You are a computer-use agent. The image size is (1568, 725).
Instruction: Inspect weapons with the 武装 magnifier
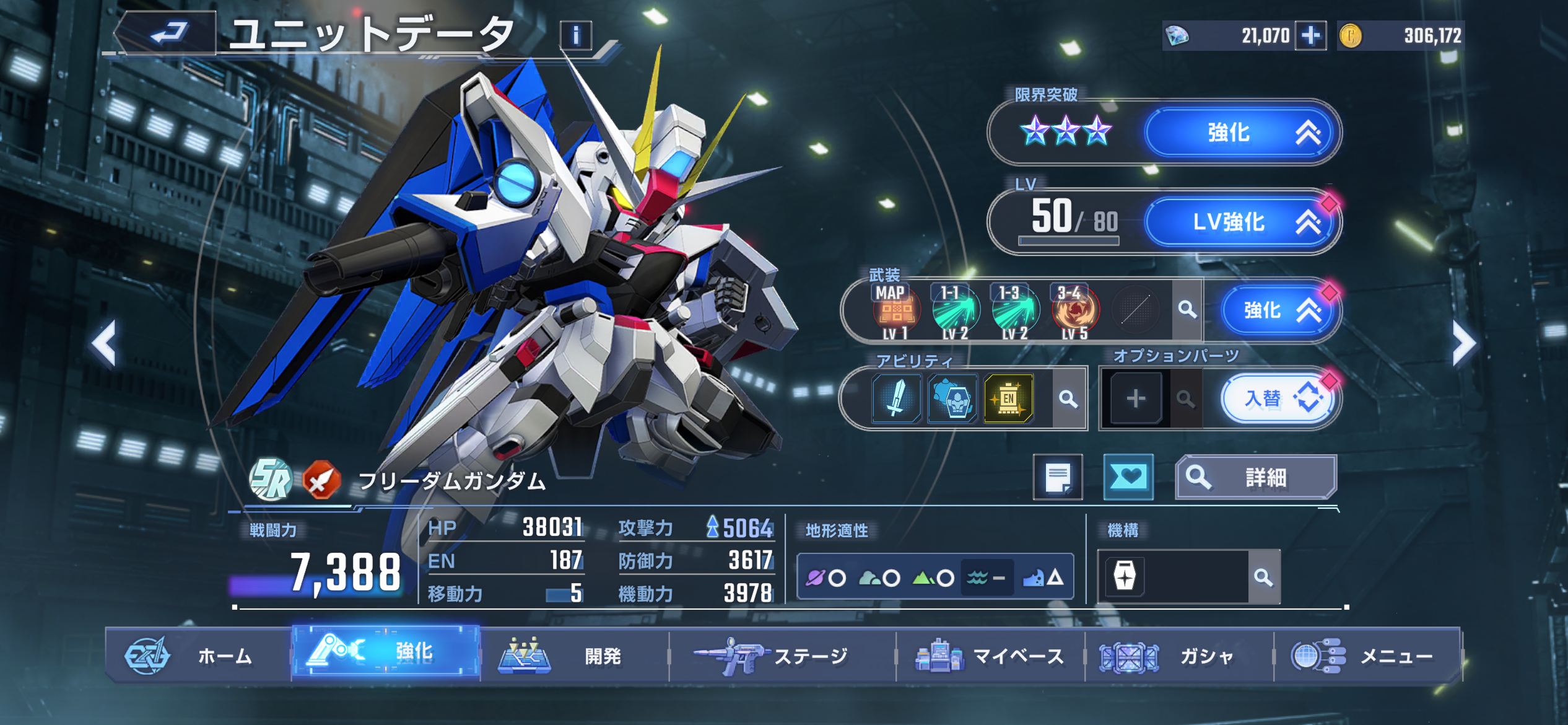pyautogui.click(x=1187, y=309)
